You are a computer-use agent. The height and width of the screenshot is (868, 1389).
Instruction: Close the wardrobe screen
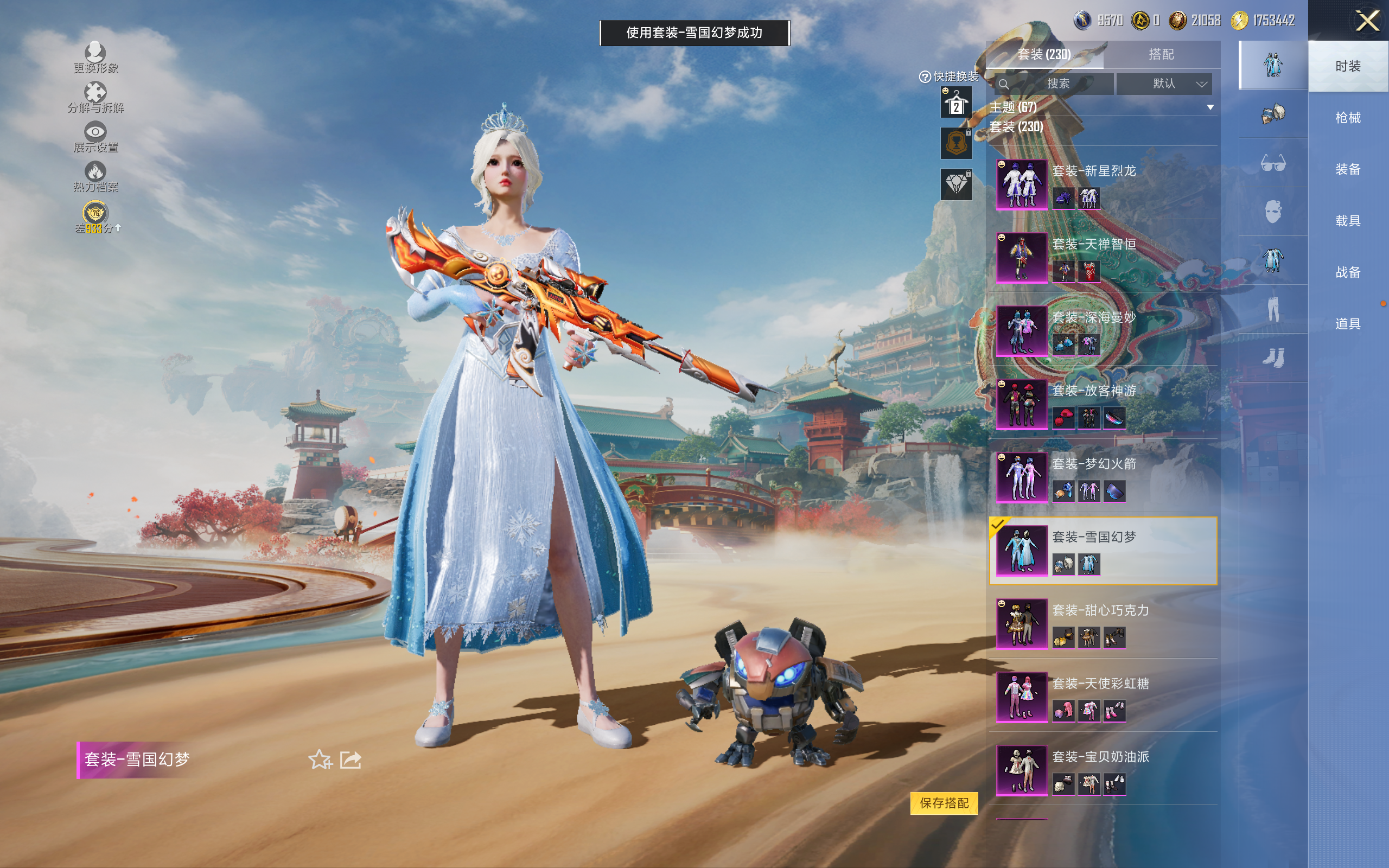coord(1367,22)
